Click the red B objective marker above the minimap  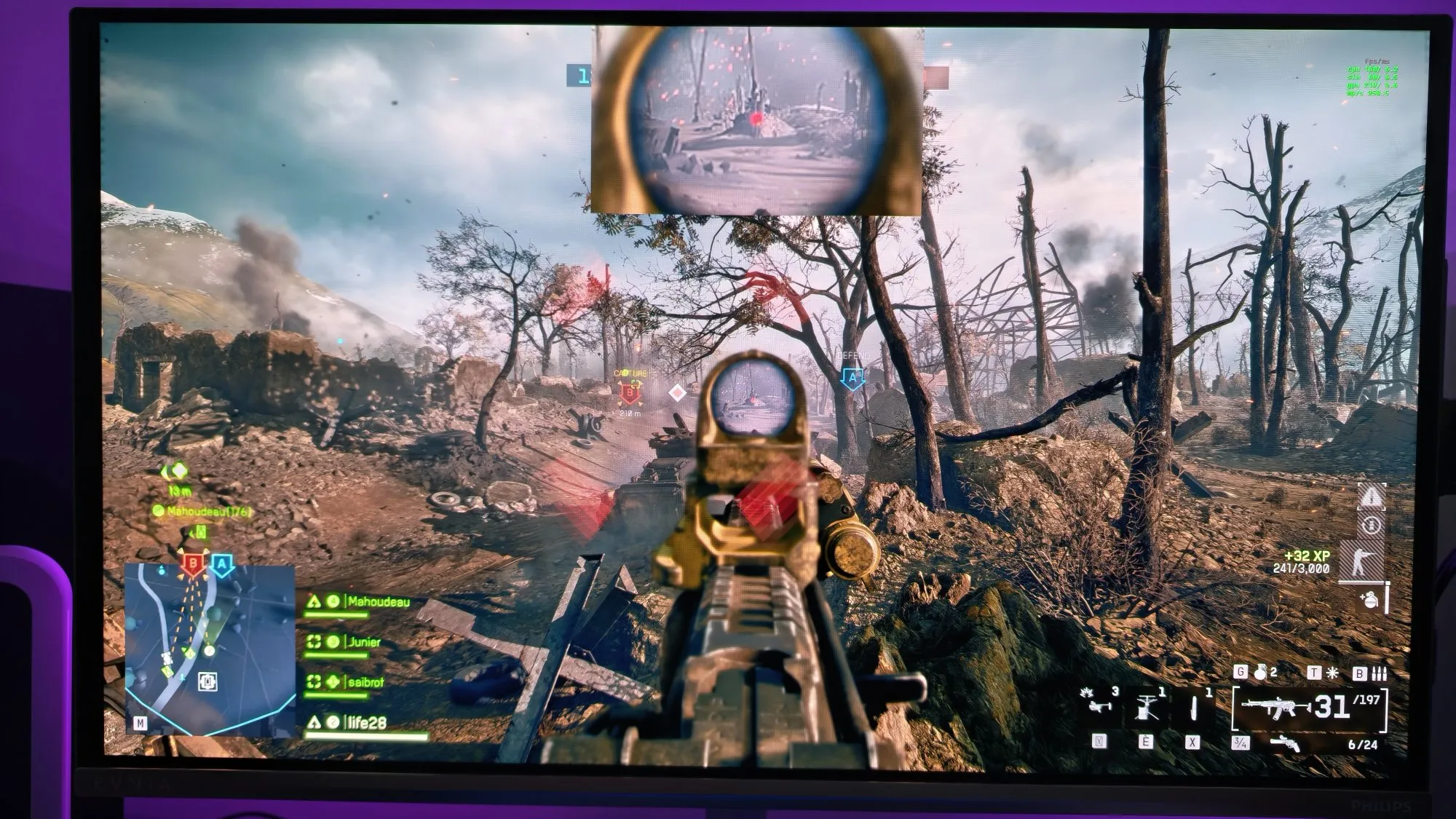tap(193, 563)
